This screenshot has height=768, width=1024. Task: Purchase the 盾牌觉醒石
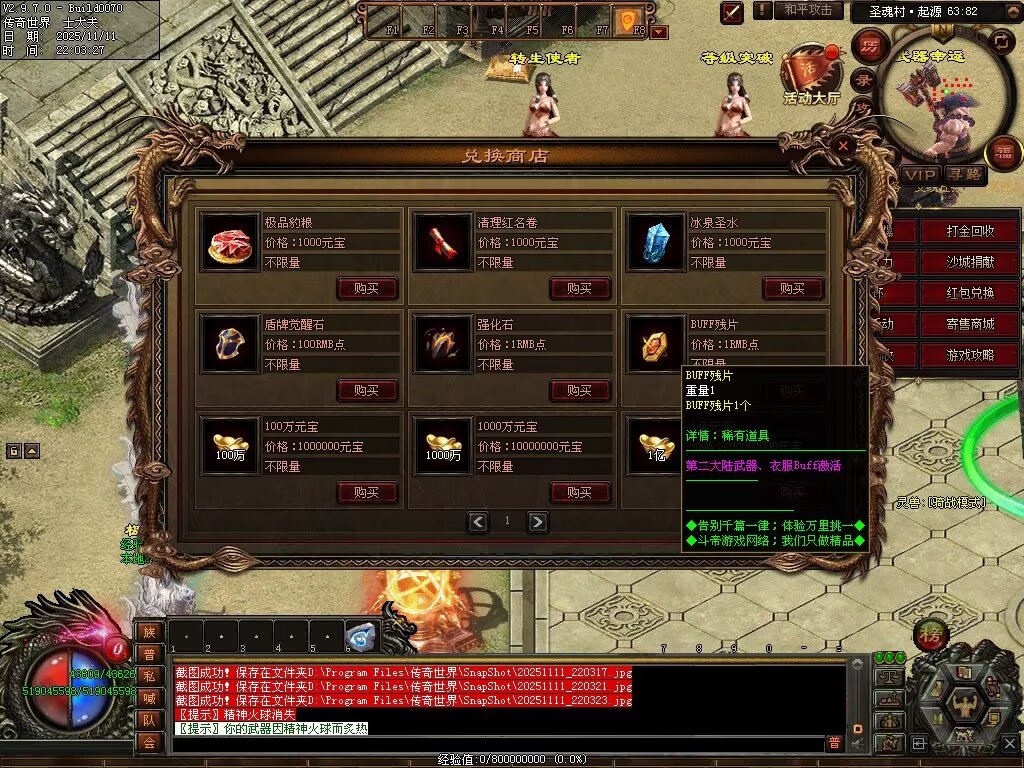click(x=367, y=390)
